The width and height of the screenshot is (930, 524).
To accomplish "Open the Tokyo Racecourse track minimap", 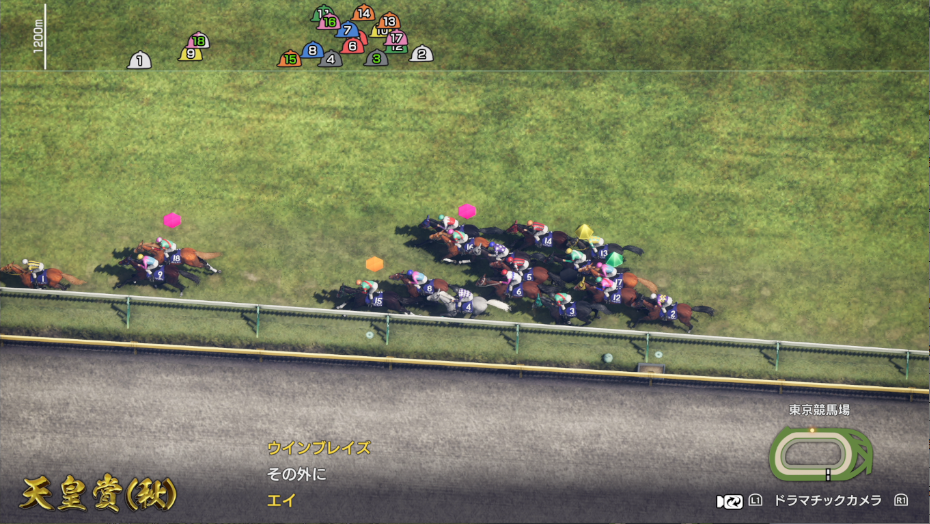I will click(820, 455).
